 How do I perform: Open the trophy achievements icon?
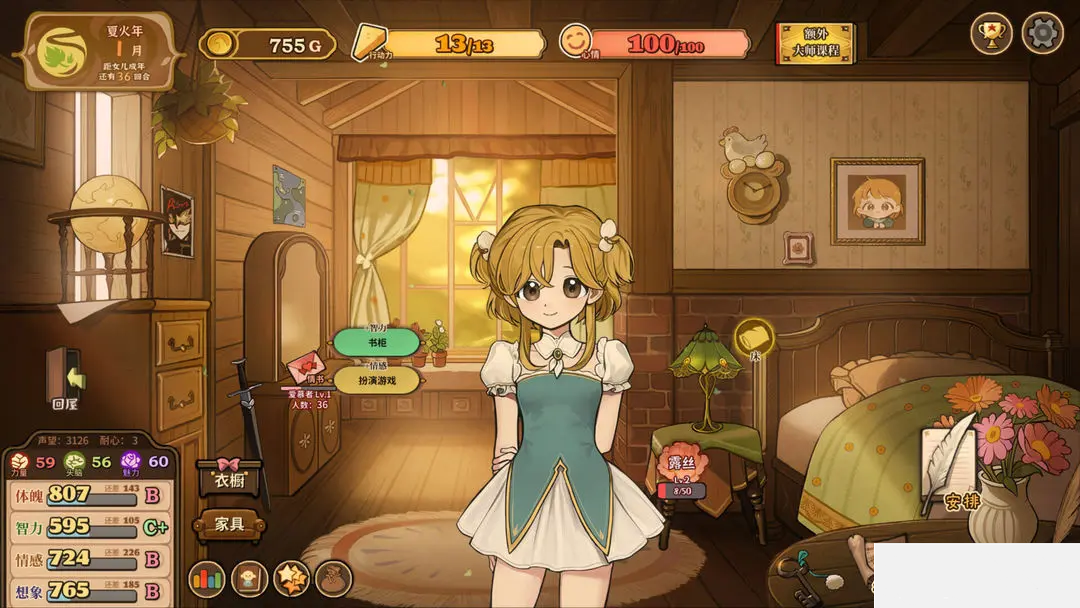pyautogui.click(x=991, y=34)
